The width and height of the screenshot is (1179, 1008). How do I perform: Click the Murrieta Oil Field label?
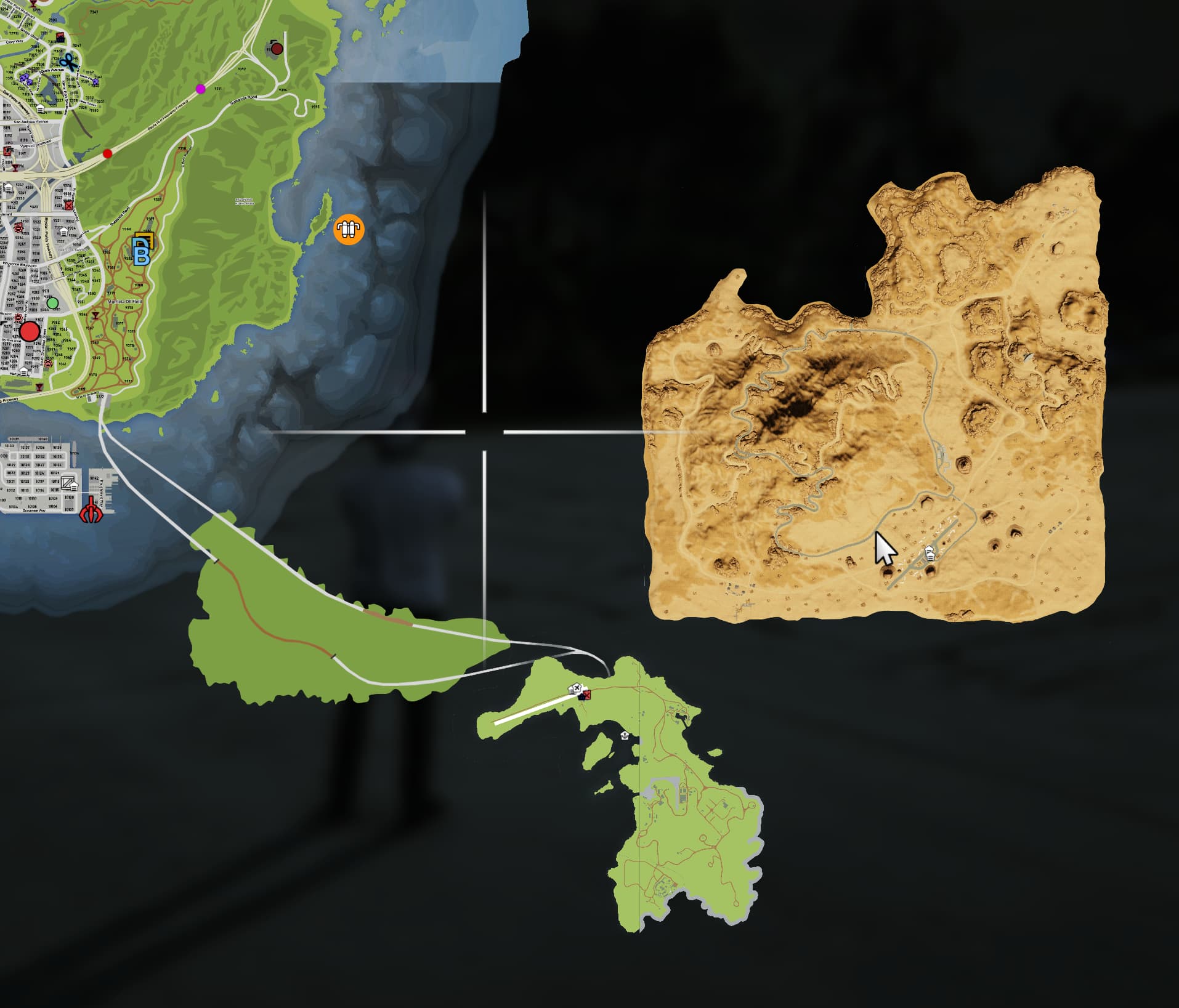point(125,301)
